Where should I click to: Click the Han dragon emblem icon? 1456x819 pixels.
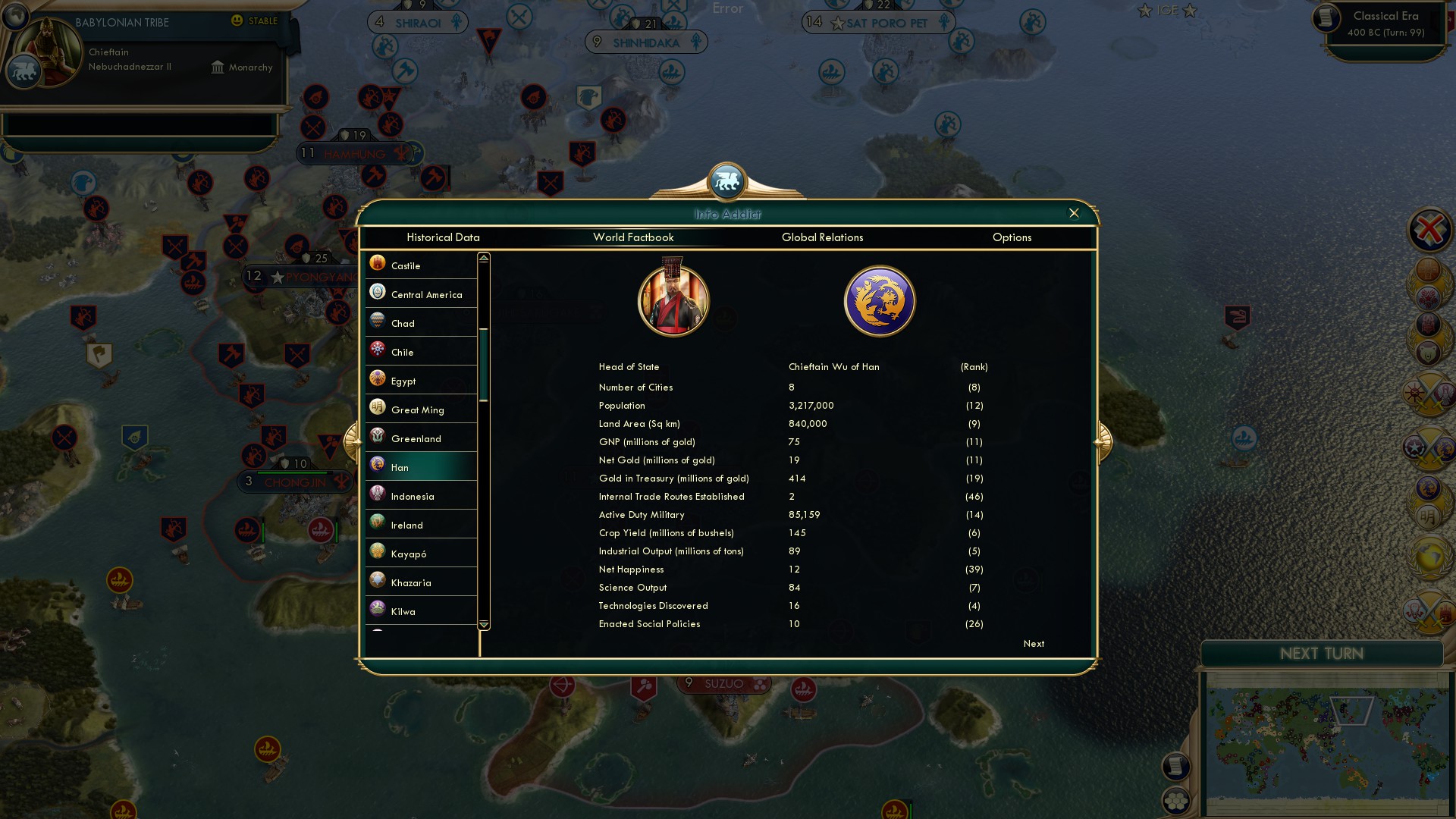click(x=880, y=300)
